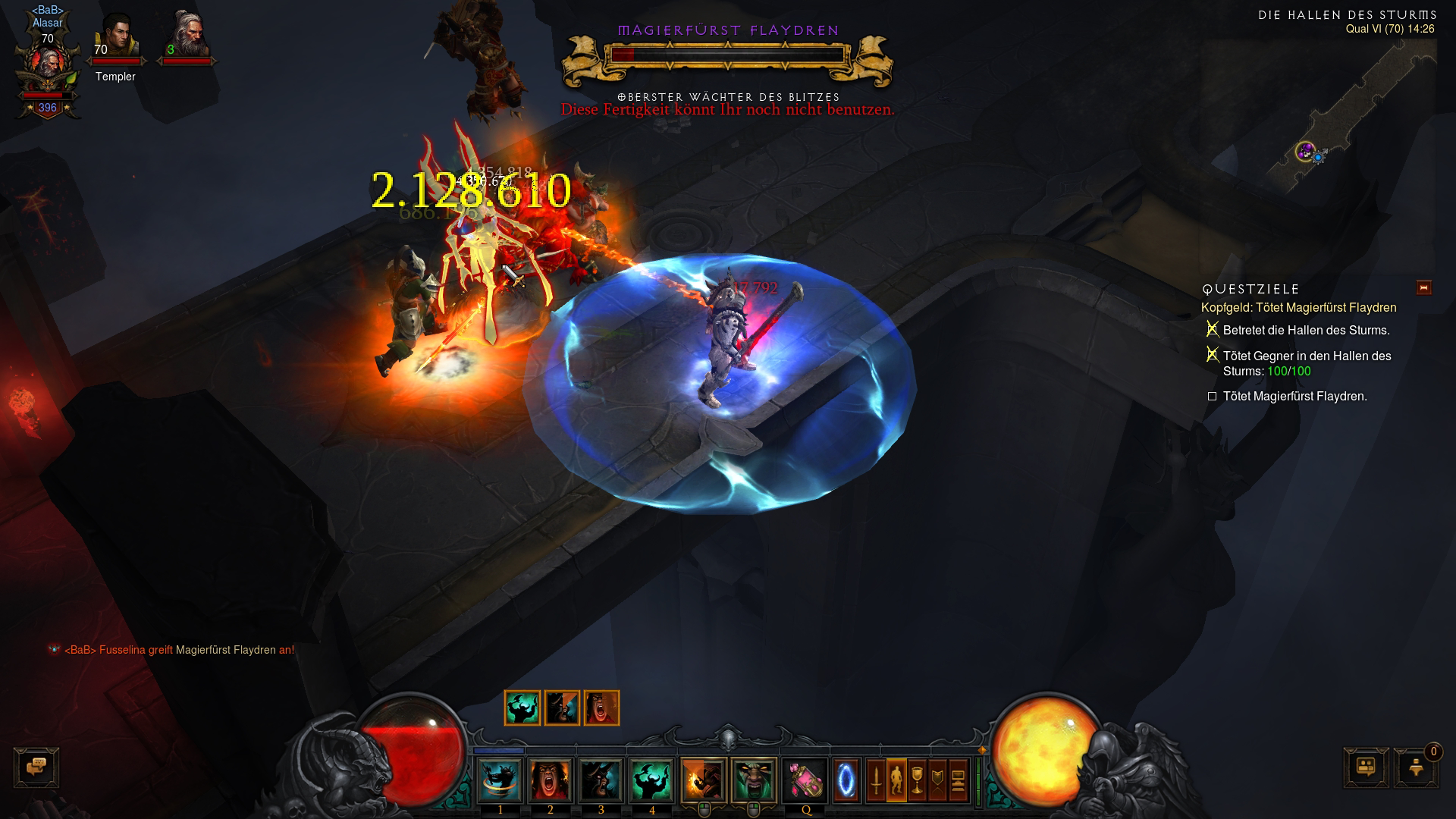
Task: Open the banner shield menu button
Action: point(937,780)
